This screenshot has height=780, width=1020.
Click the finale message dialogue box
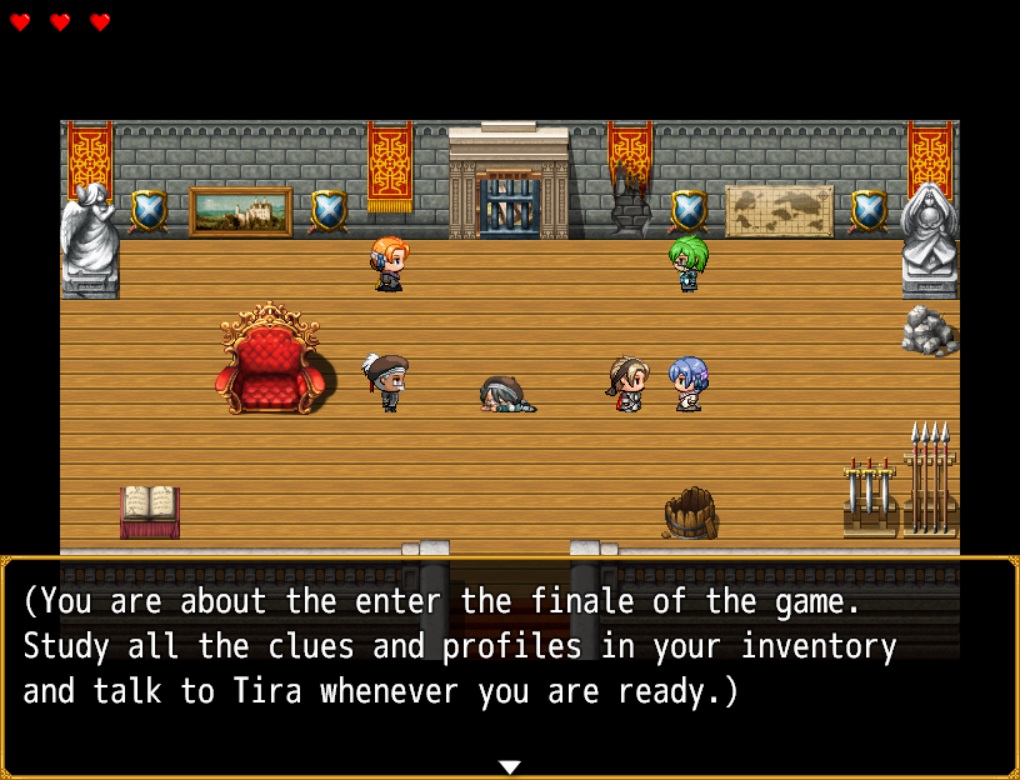pyautogui.click(x=510, y=660)
